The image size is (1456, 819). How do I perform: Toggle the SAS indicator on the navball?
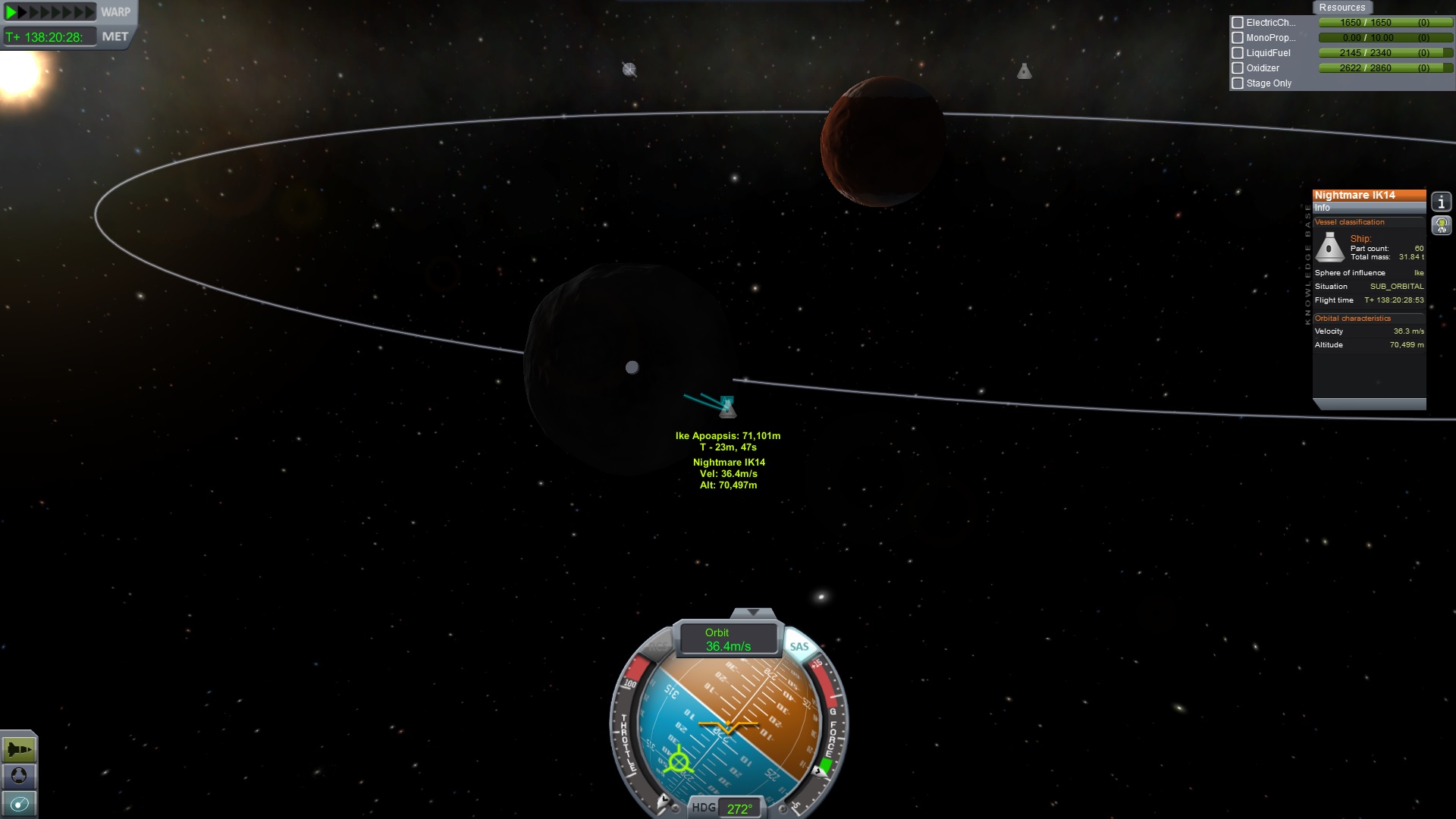(x=799, y=646)
